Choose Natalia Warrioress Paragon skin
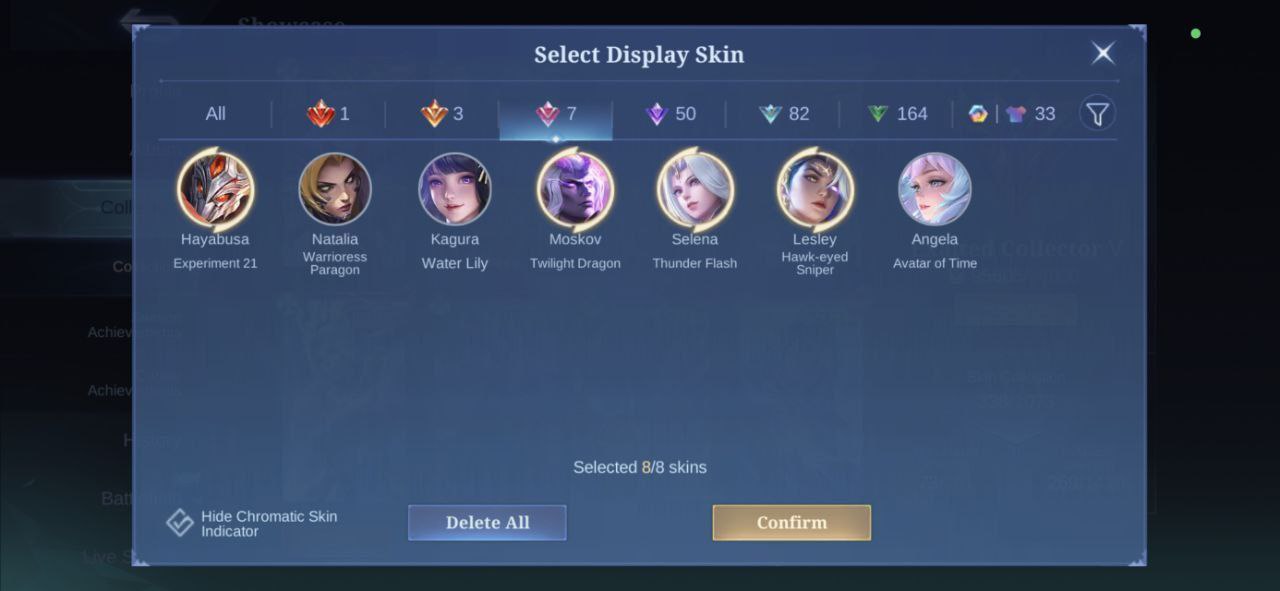This screenshot has width=1280, height=591. (335, 189)
